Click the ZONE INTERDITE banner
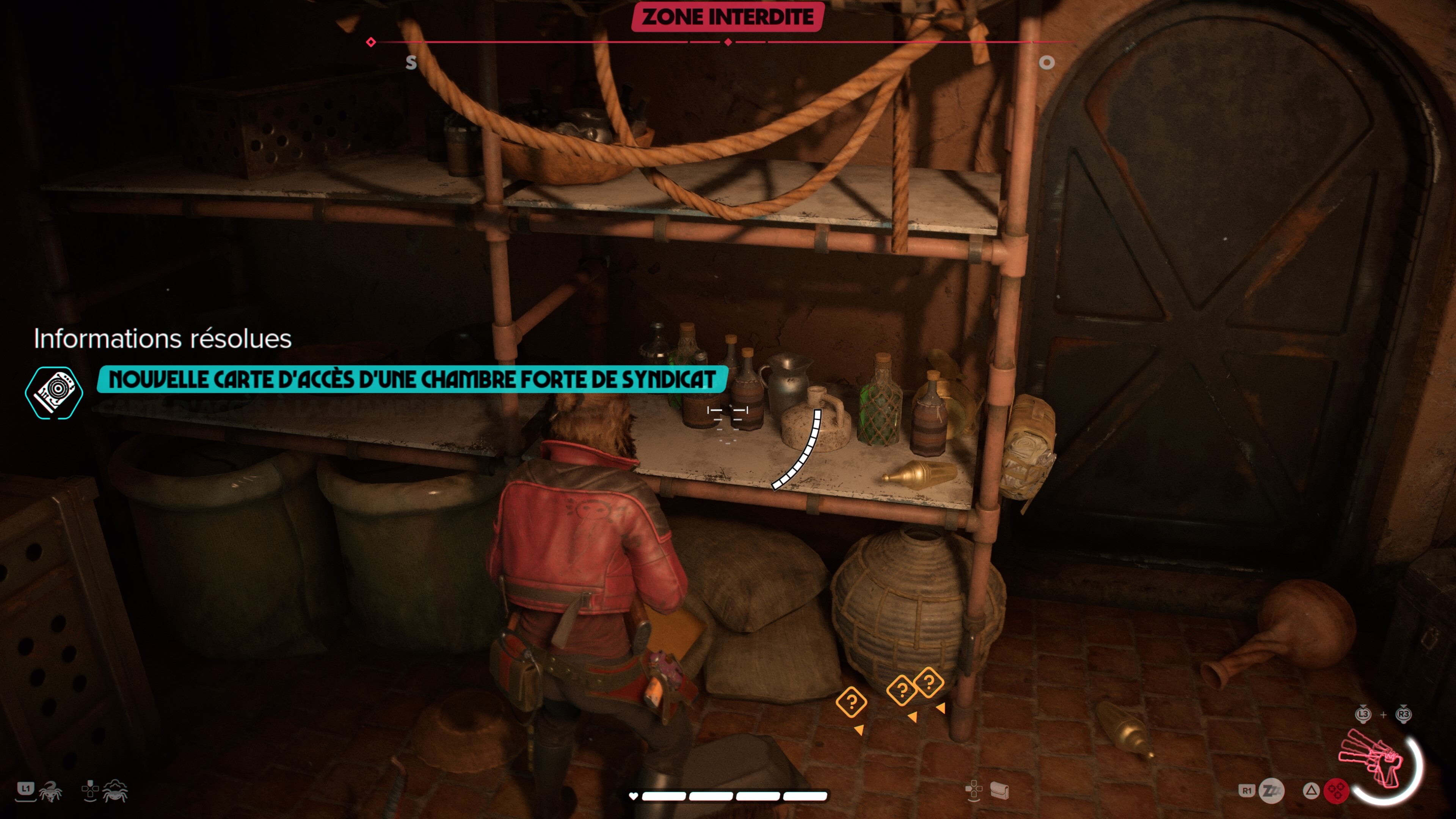This screenshot has height=819, width=1456. (728, 17)
